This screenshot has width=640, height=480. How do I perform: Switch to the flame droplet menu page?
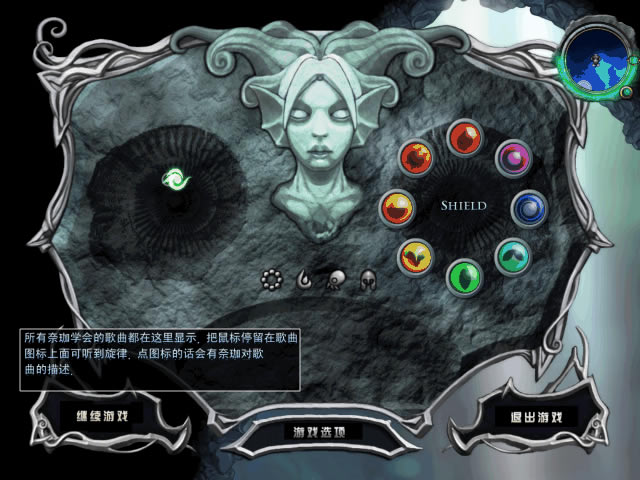click(302, 281)
